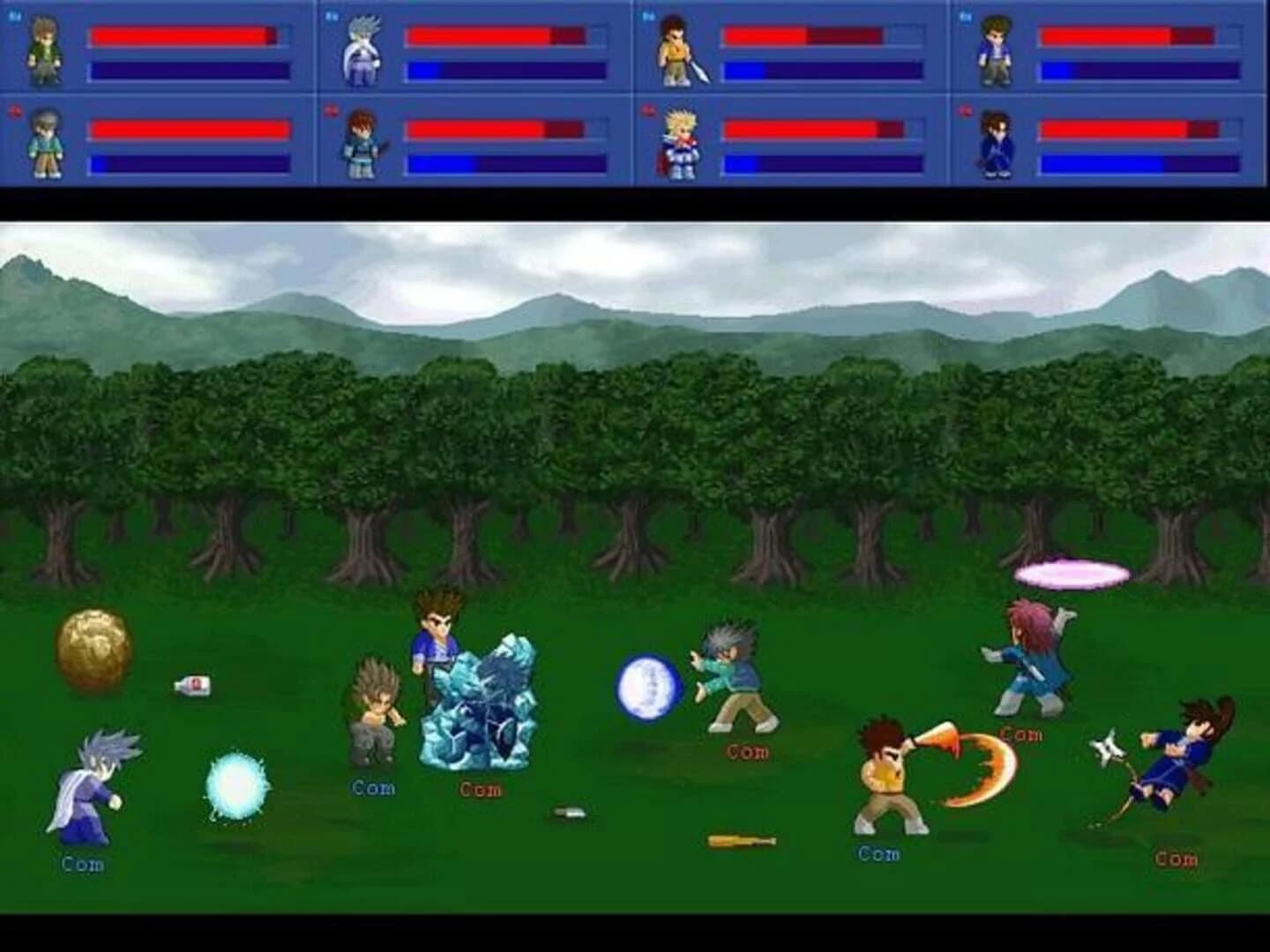Click the Com label beside the flame-attacking fighter
The image size is (1270, 952).
pyautogui.click(x=878, y=853)
